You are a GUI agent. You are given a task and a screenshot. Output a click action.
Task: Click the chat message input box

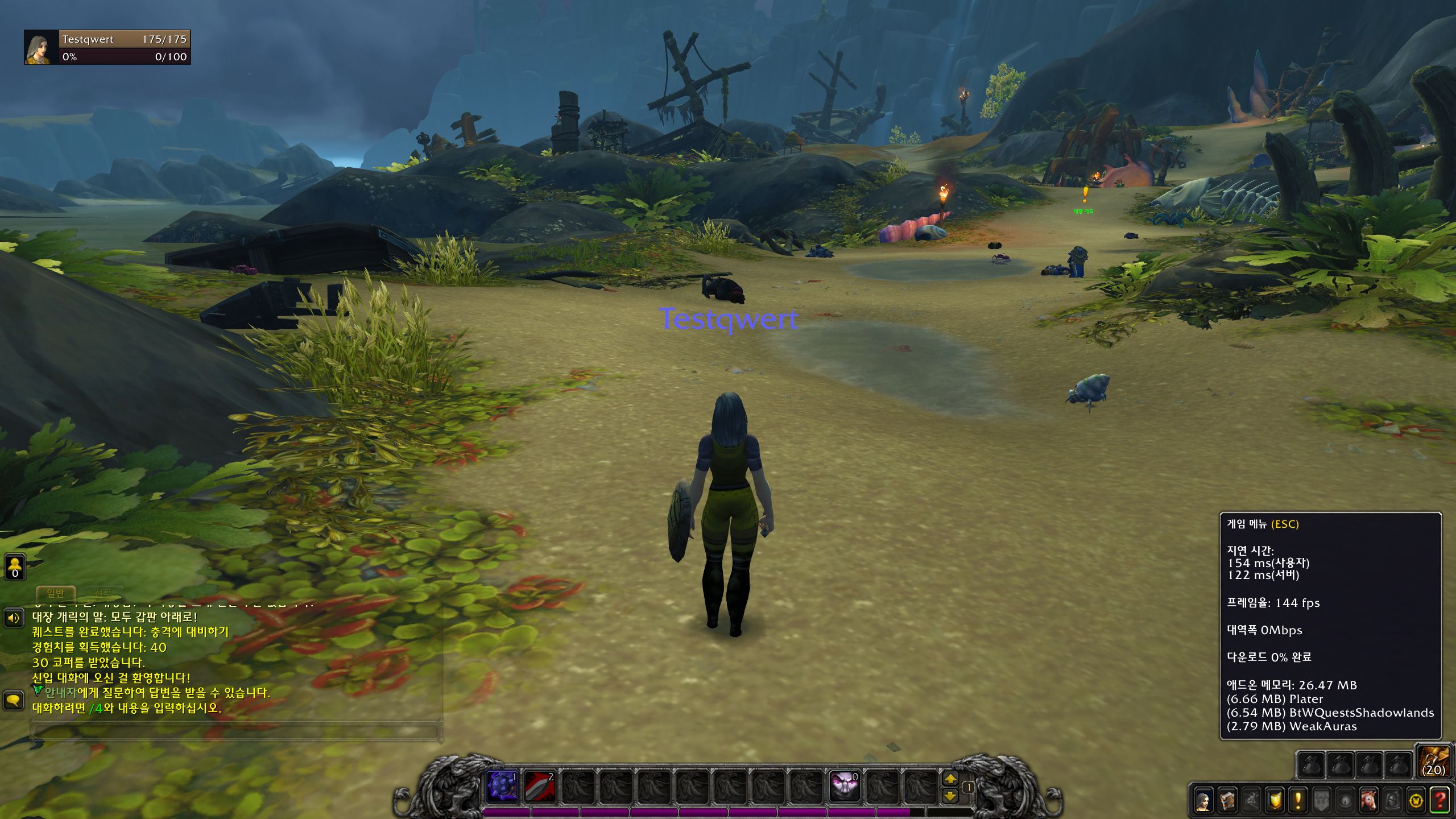tap(236, 730)
